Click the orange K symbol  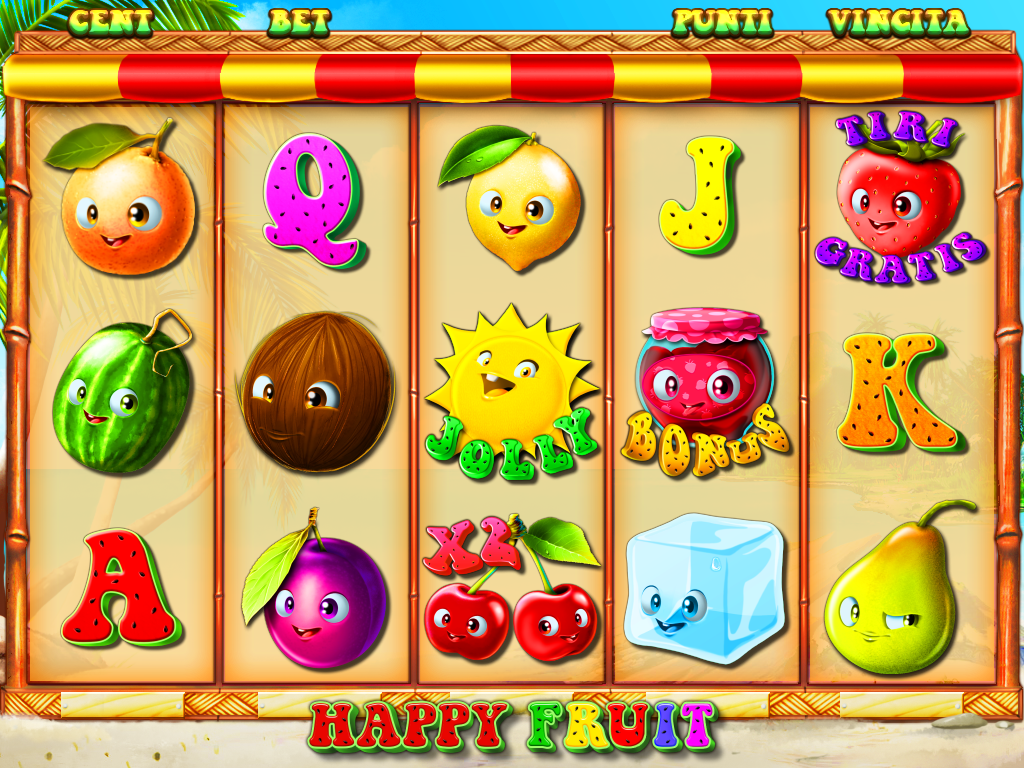[899, 393]
